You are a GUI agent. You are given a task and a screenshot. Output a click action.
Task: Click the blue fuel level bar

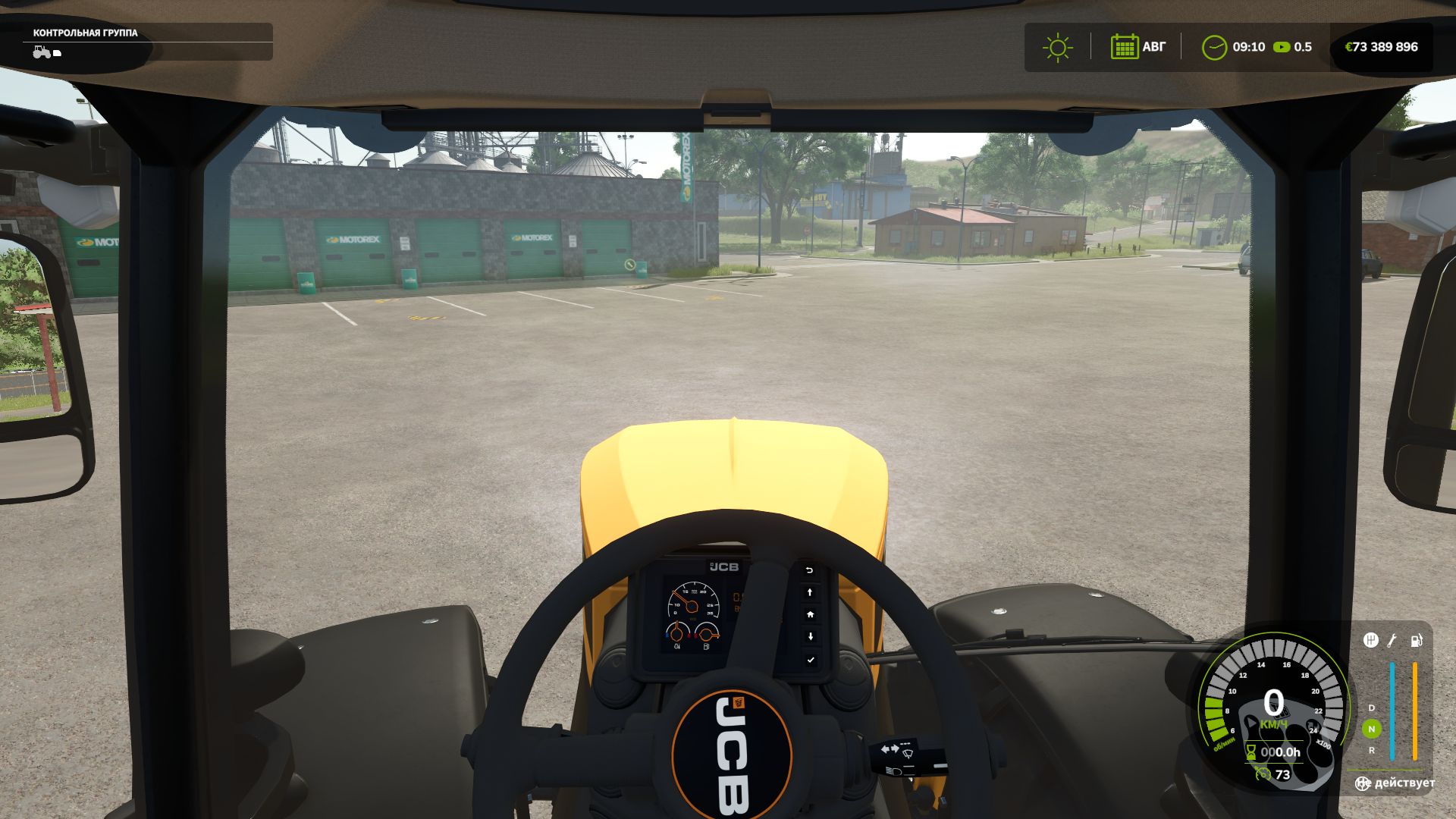pos(1392,711)
